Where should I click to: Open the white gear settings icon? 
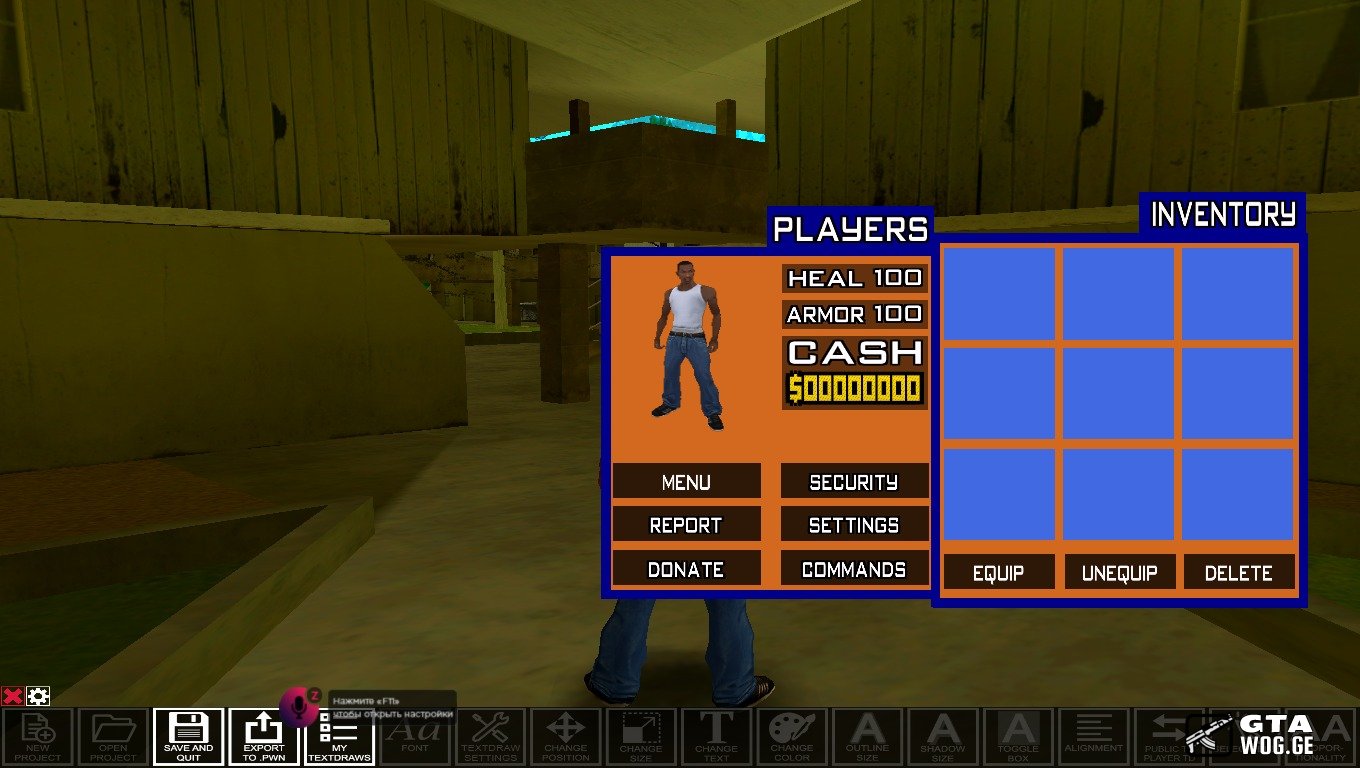click(38, 696)
